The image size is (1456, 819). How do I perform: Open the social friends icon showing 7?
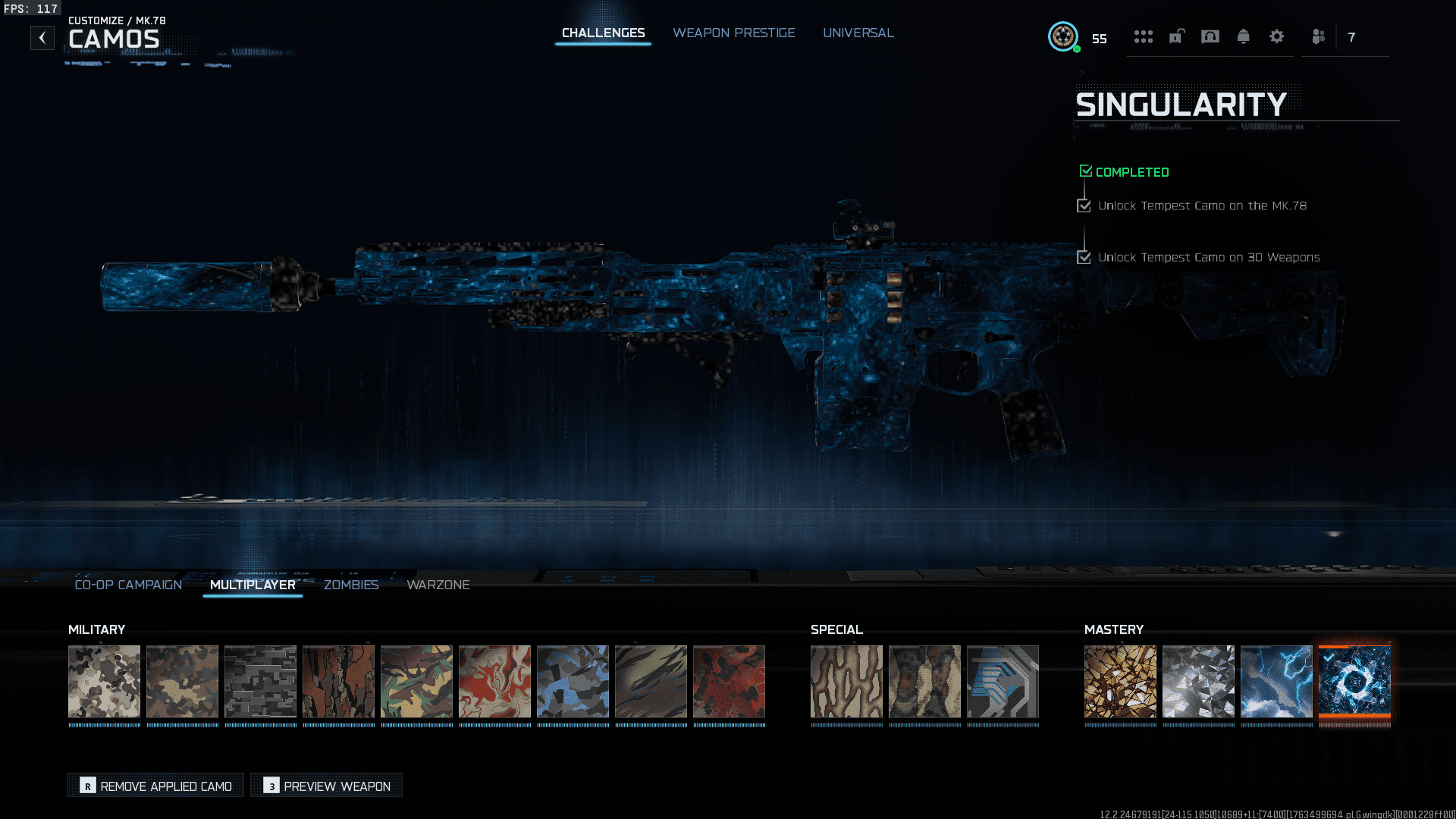(1318, 36)
